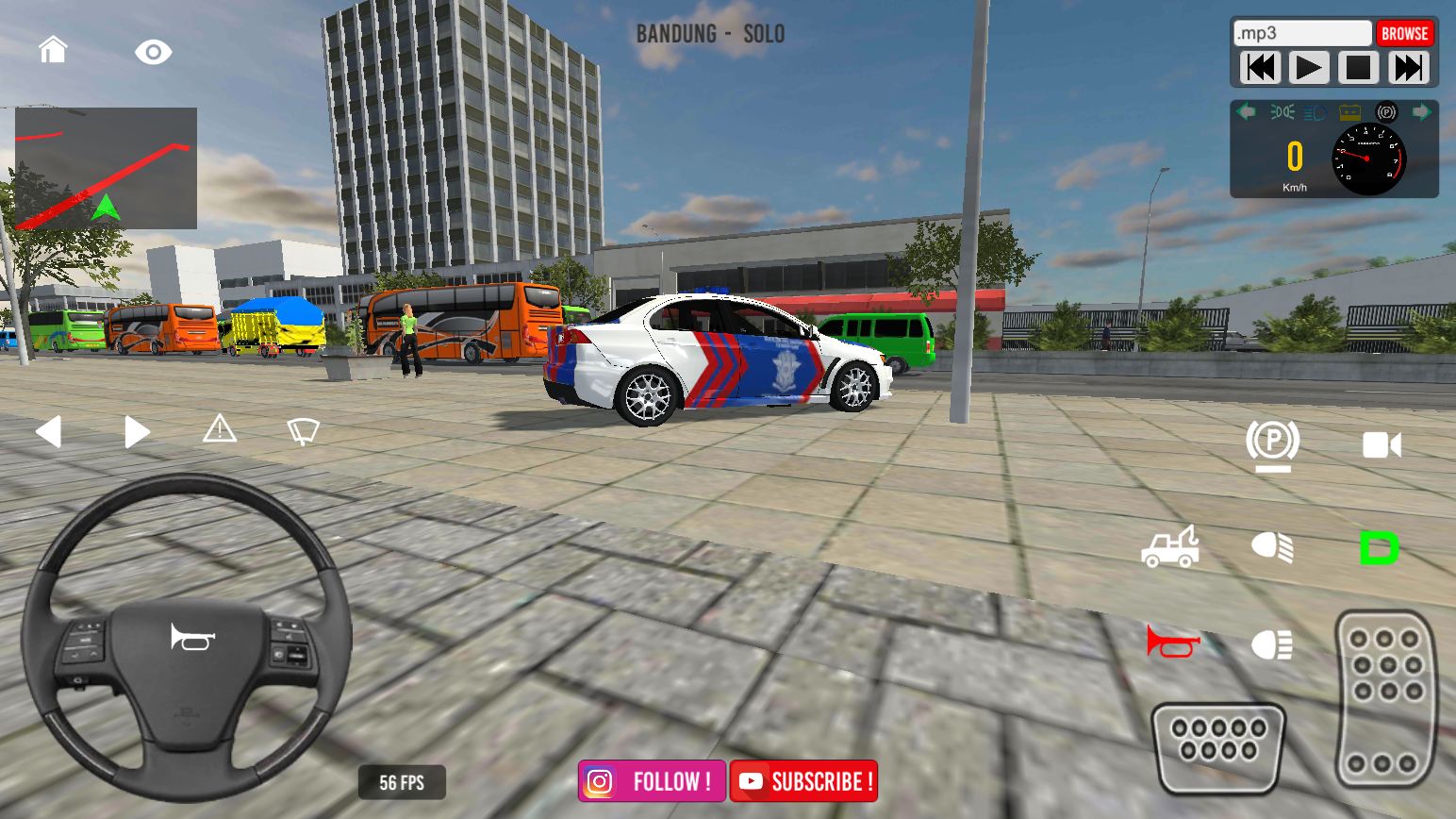Activate the right turn signal arrow

click(x=137, y=432)
